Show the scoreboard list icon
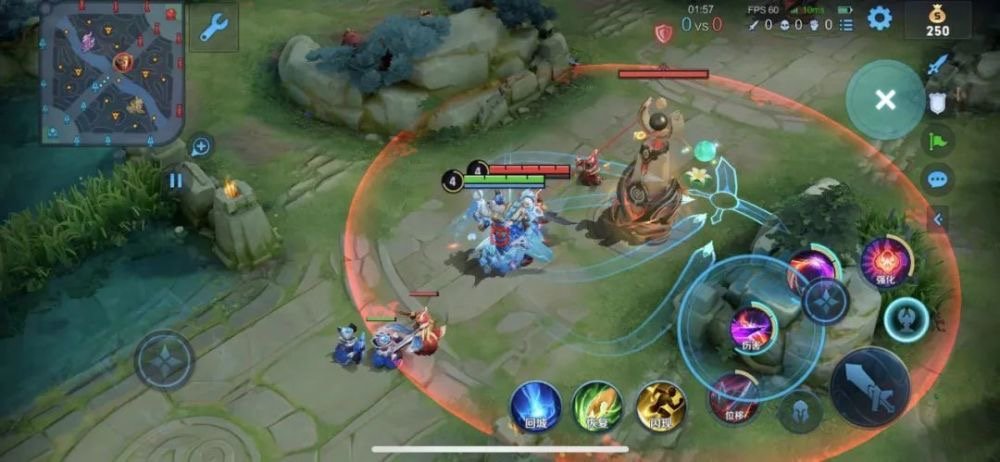Image resolution: width=1000 pixels, height=462 pixels. coord(847,26)
